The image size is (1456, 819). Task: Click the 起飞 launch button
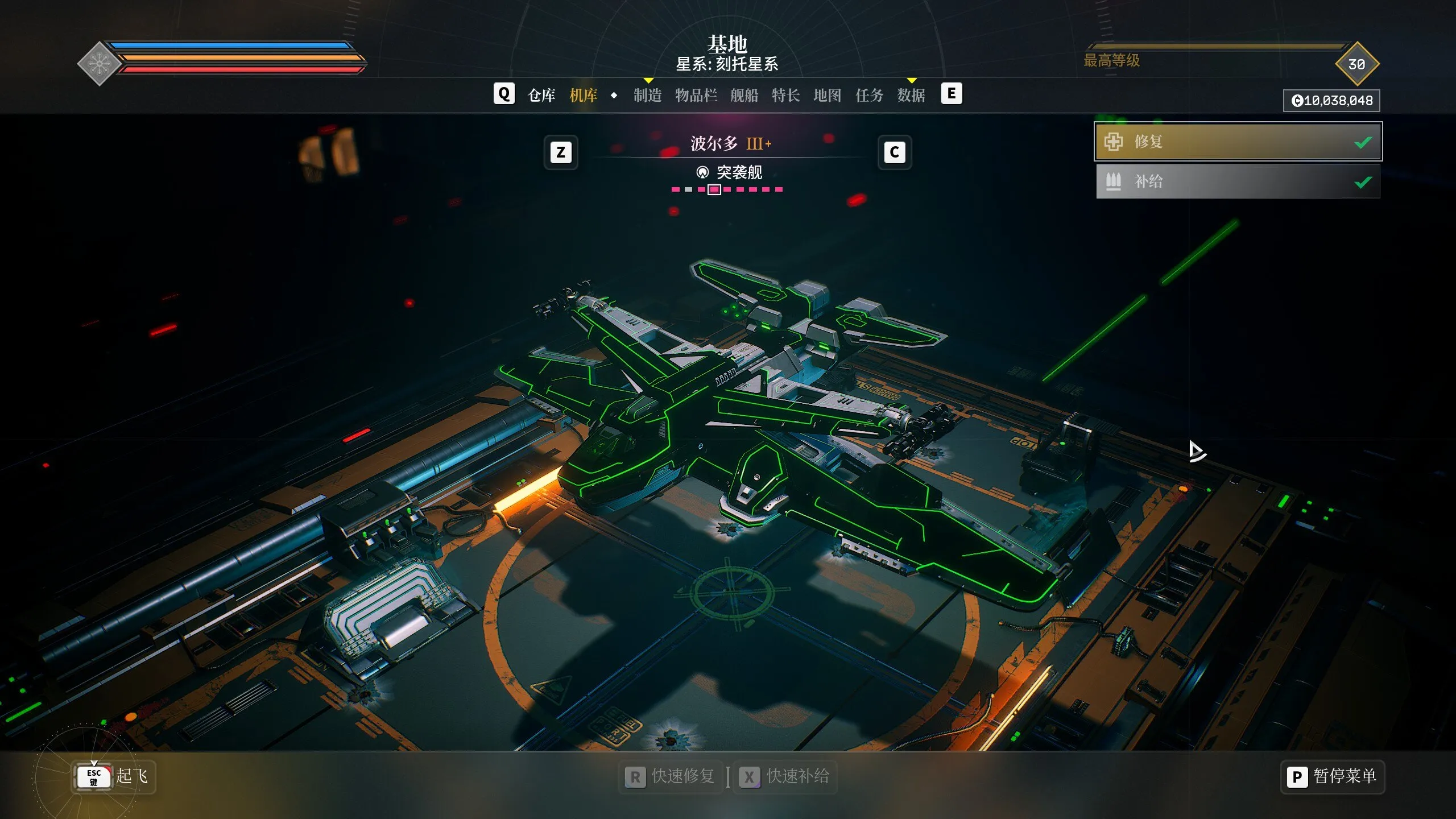pos(114,776)
